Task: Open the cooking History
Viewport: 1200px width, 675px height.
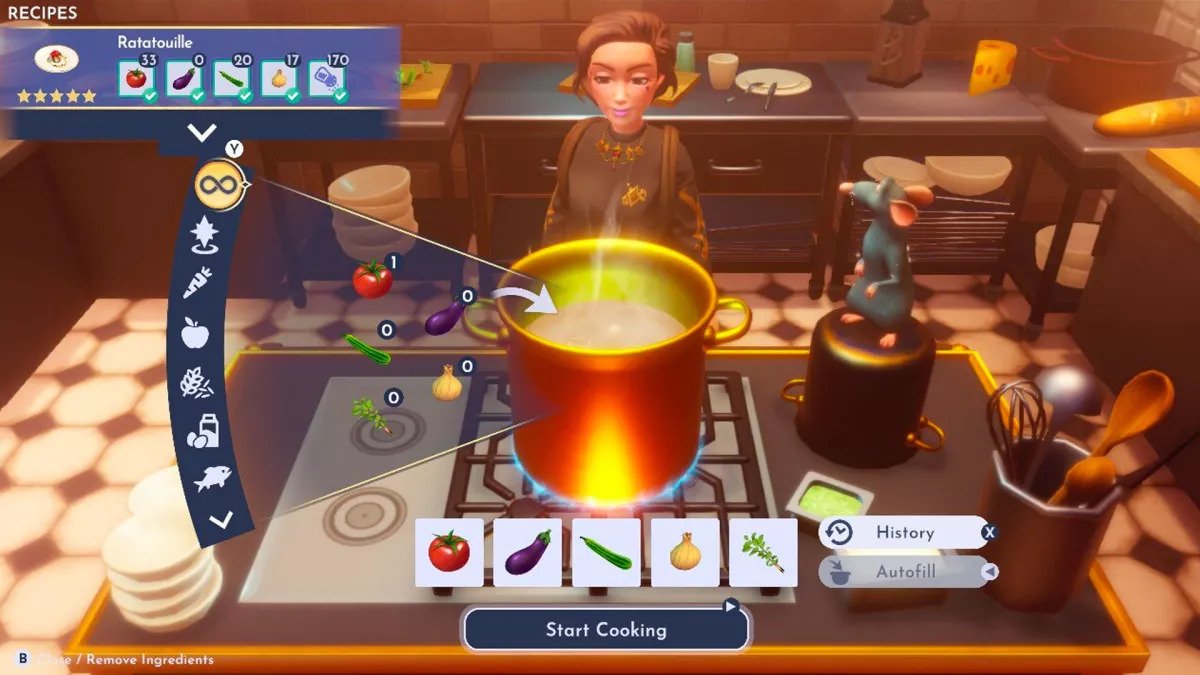Action: (x=904, y=533)
